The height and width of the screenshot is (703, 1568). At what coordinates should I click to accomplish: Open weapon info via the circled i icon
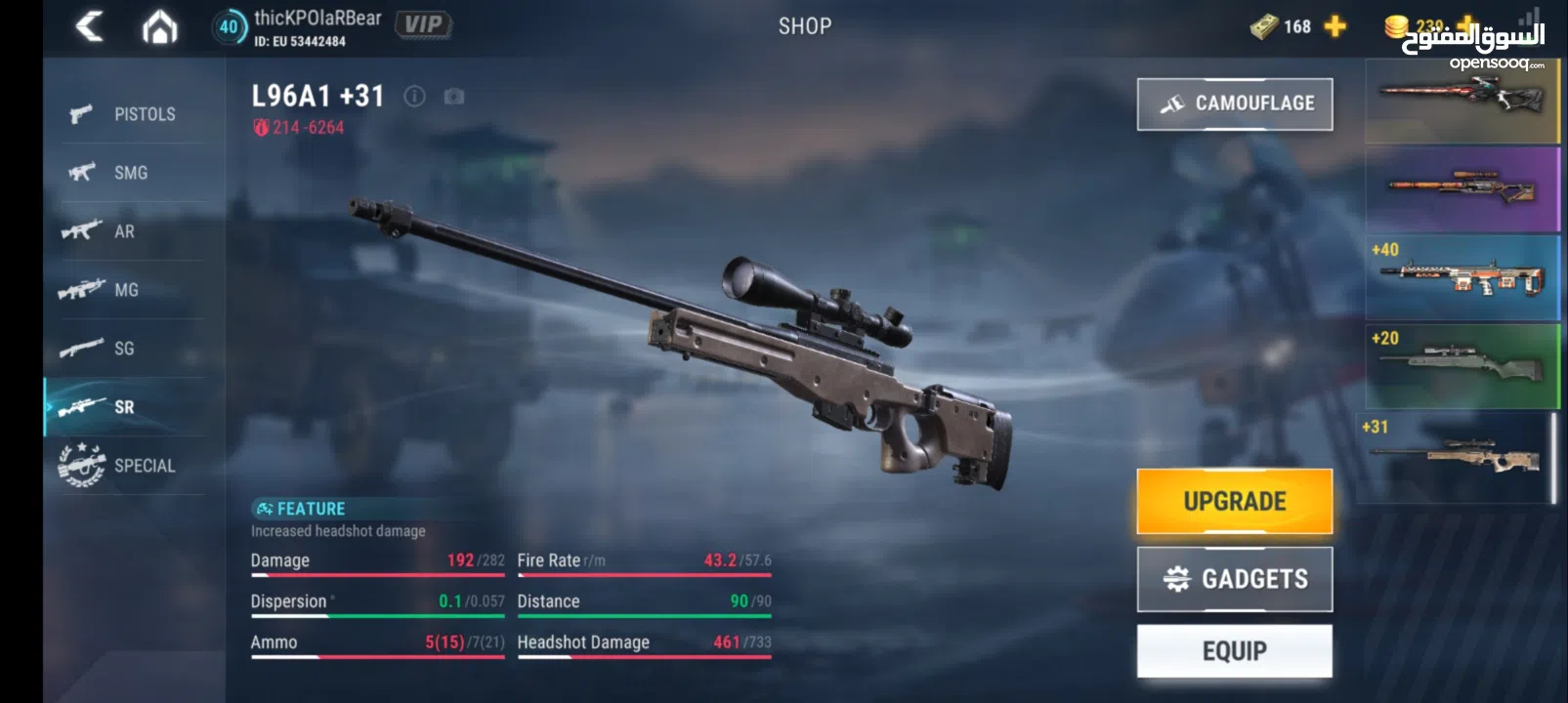pos(414,96)
